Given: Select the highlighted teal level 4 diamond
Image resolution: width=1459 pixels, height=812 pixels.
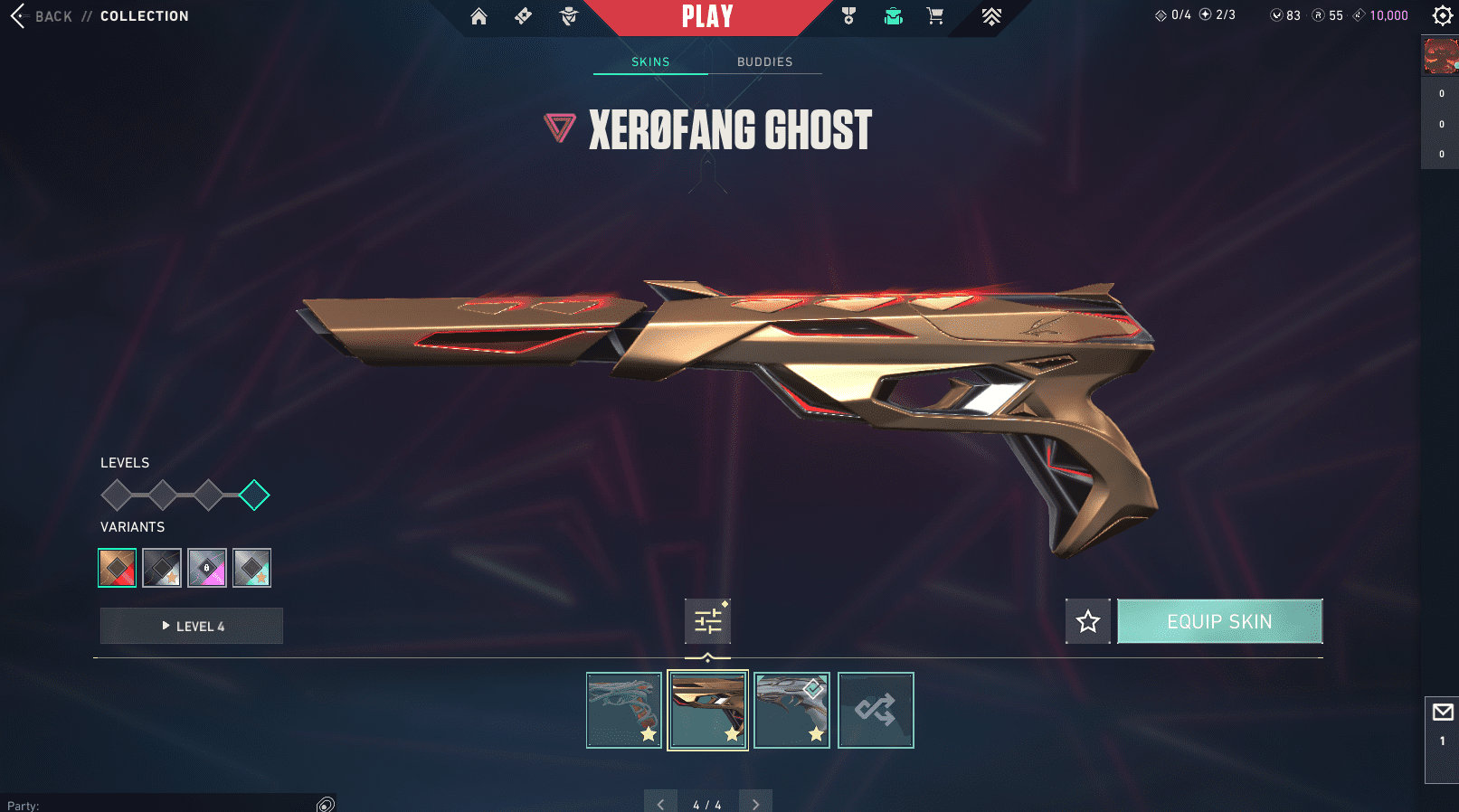Looking at the screenshot, I should coord(254,495).
